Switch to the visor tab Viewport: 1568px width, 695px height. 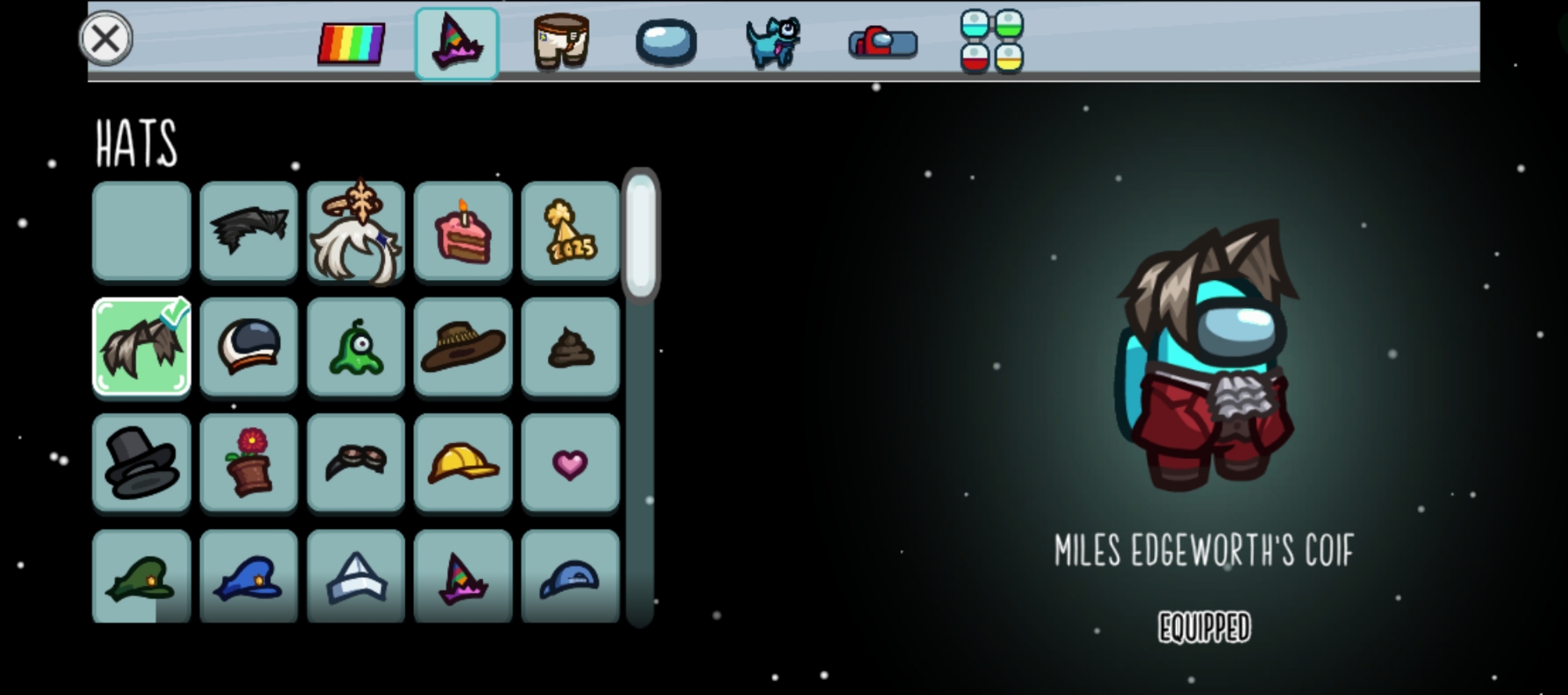(666, 42)
